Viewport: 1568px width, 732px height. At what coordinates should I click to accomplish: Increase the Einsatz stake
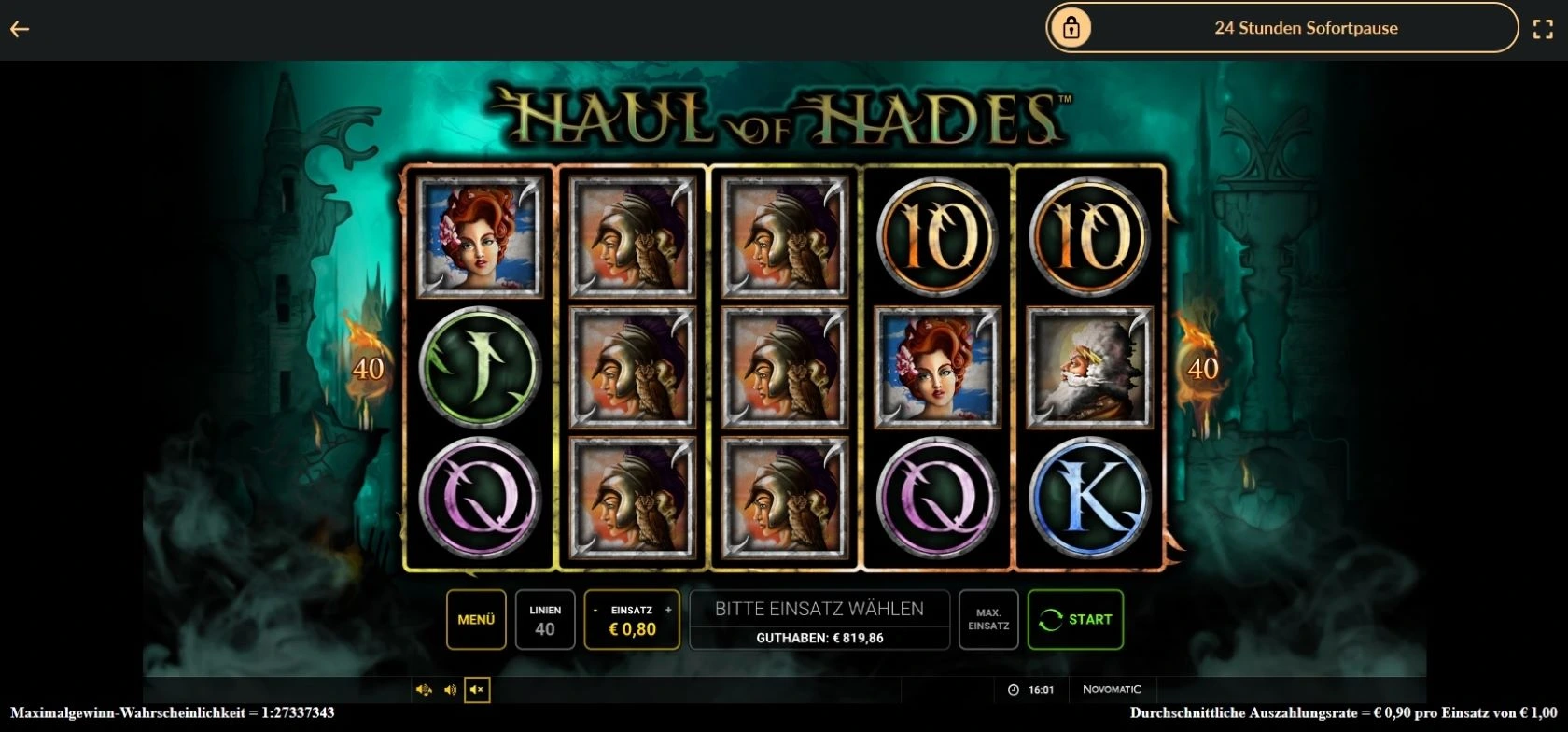click(x=667, y=610)
